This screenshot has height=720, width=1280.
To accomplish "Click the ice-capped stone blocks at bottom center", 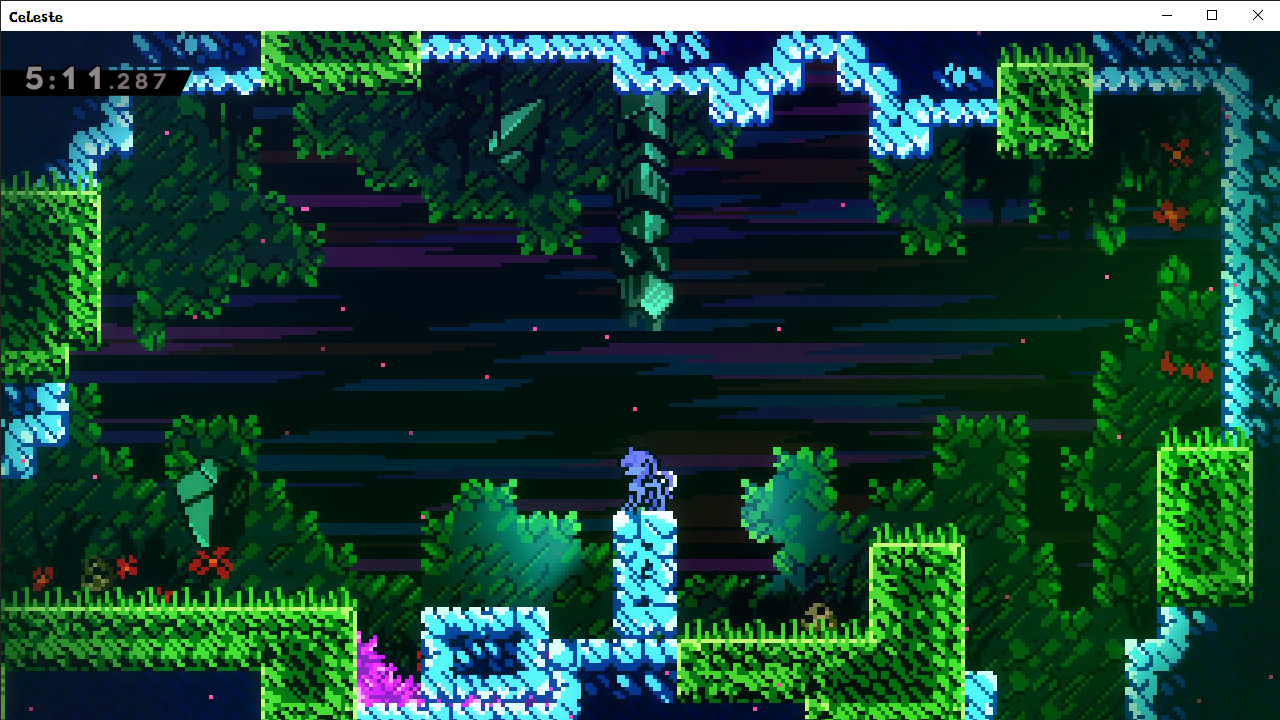I will (490, 655).
